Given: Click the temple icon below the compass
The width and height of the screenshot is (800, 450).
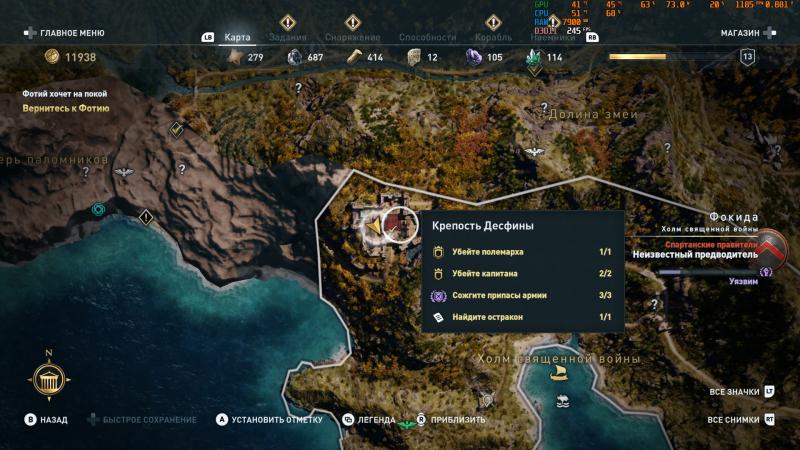Looking at the screenshot, I should [x=48, y=382].
